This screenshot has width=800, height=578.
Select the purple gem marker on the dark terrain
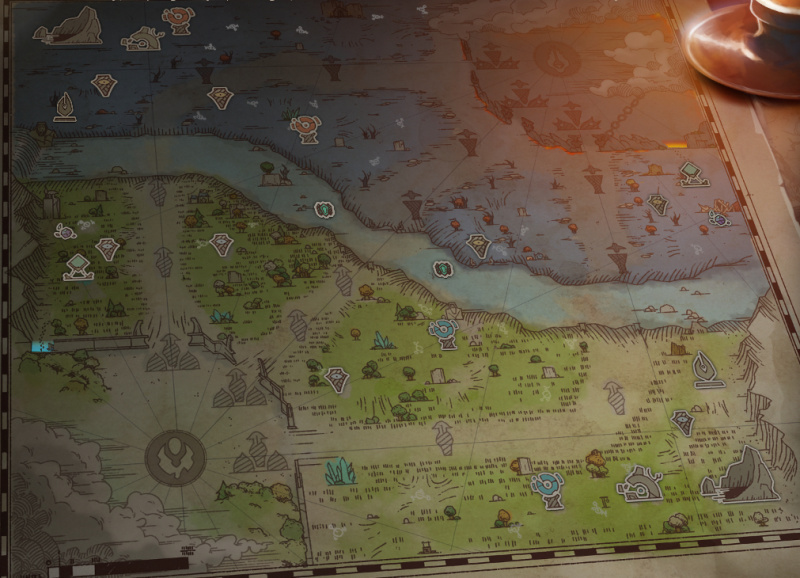(719, 216)
